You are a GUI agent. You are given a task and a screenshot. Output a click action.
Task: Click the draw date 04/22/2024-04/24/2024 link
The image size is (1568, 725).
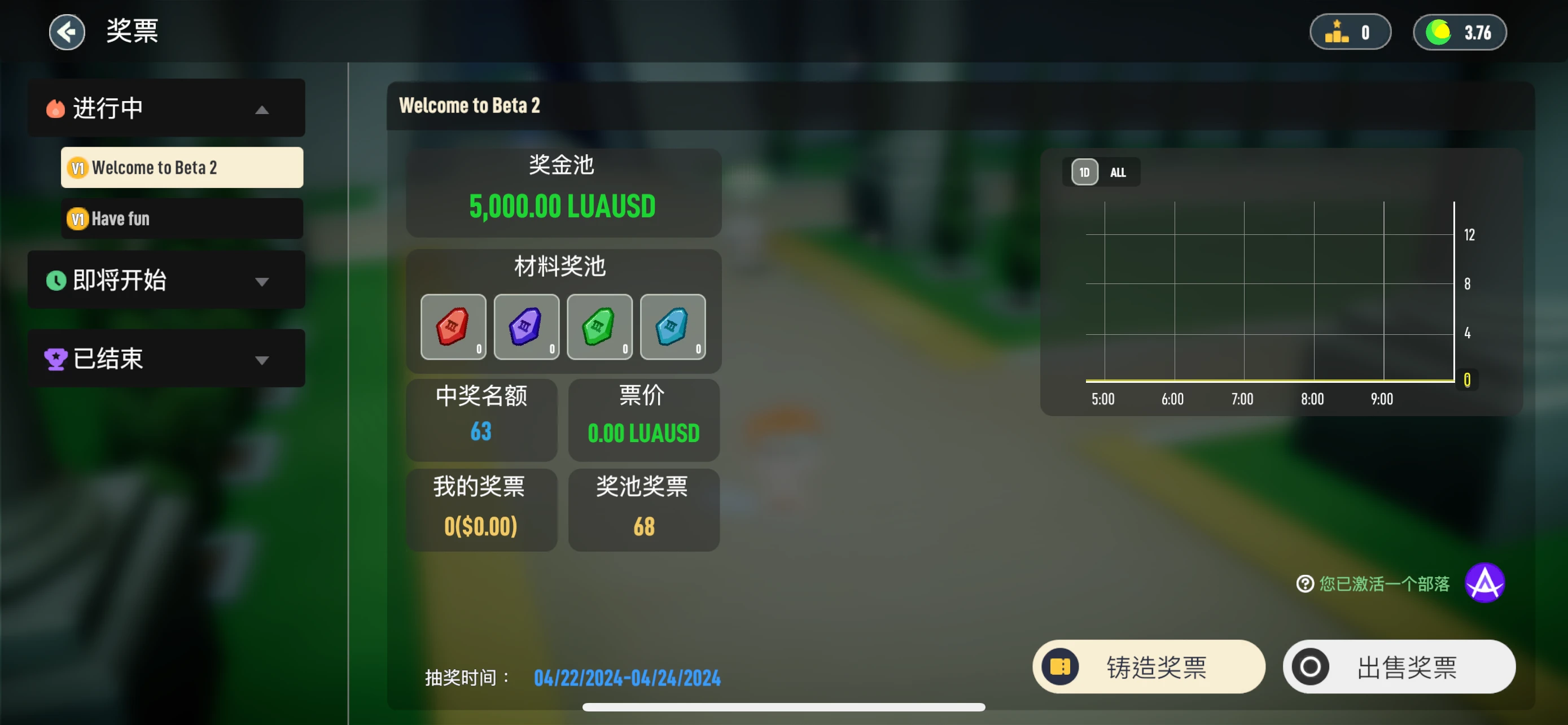click(628, 677)
